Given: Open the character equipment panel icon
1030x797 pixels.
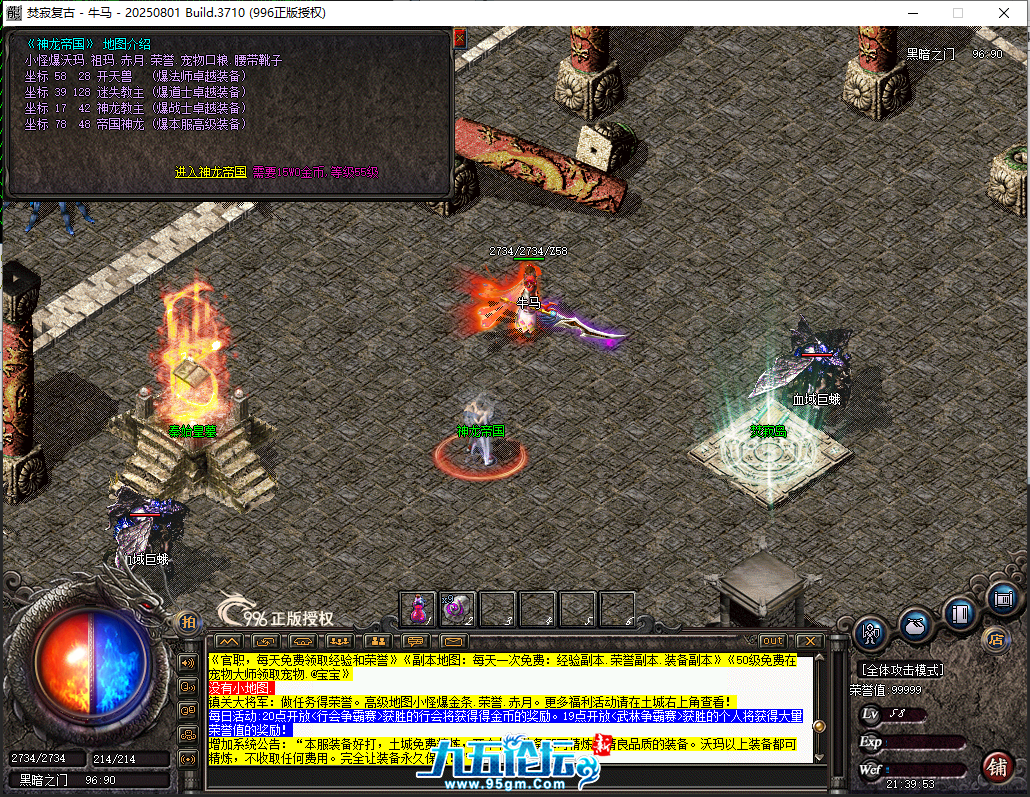Looking at the screenshot, I should [870, 634].
